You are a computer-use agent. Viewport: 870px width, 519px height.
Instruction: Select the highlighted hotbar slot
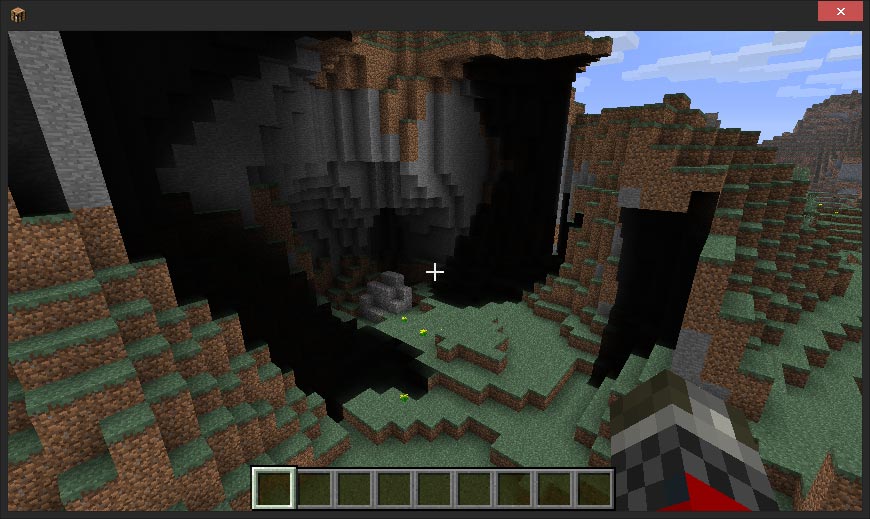coord(274,488)
